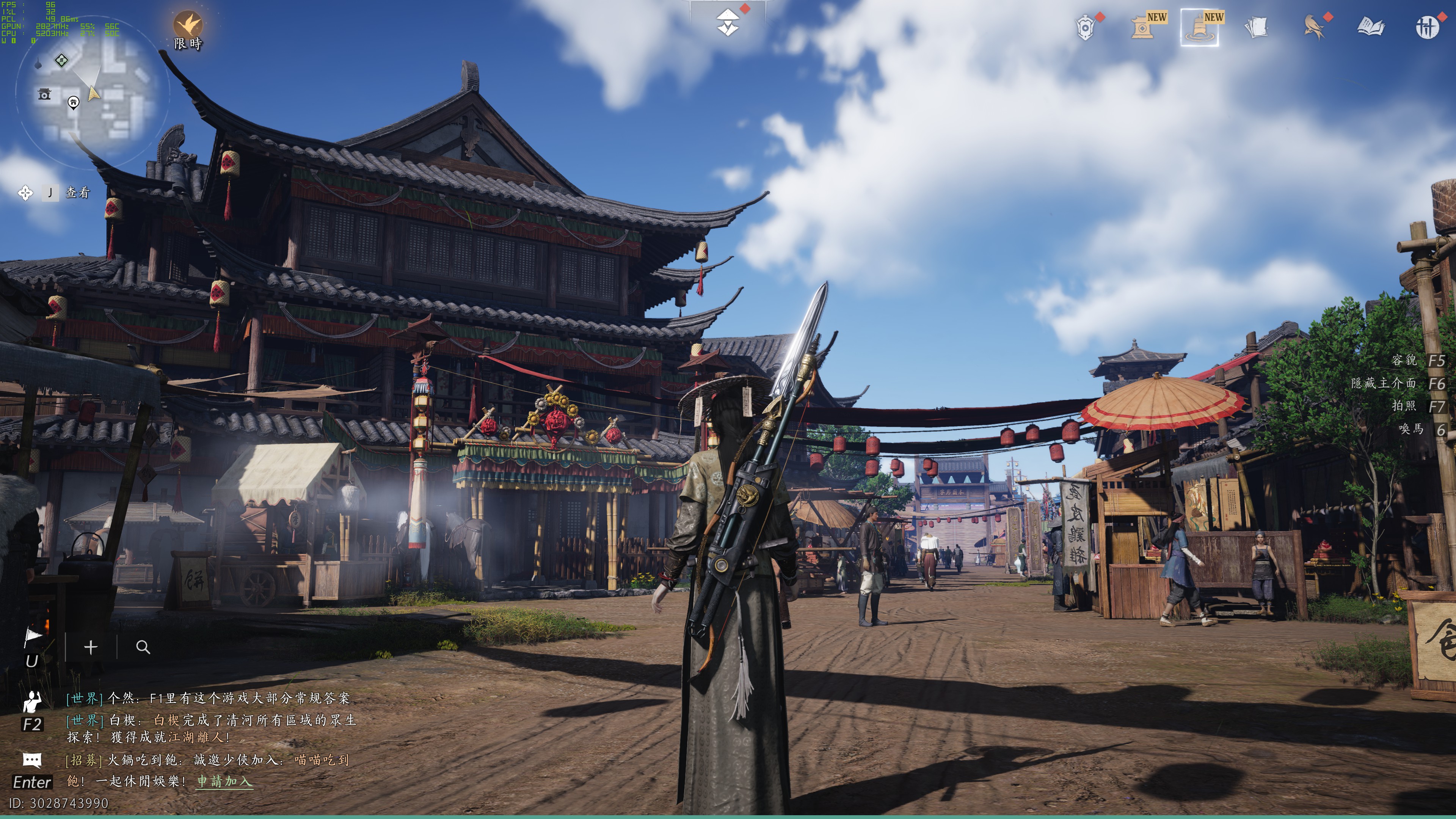
Task: Select the pagoda shop marker on the minimap
Action: (44, 94)
